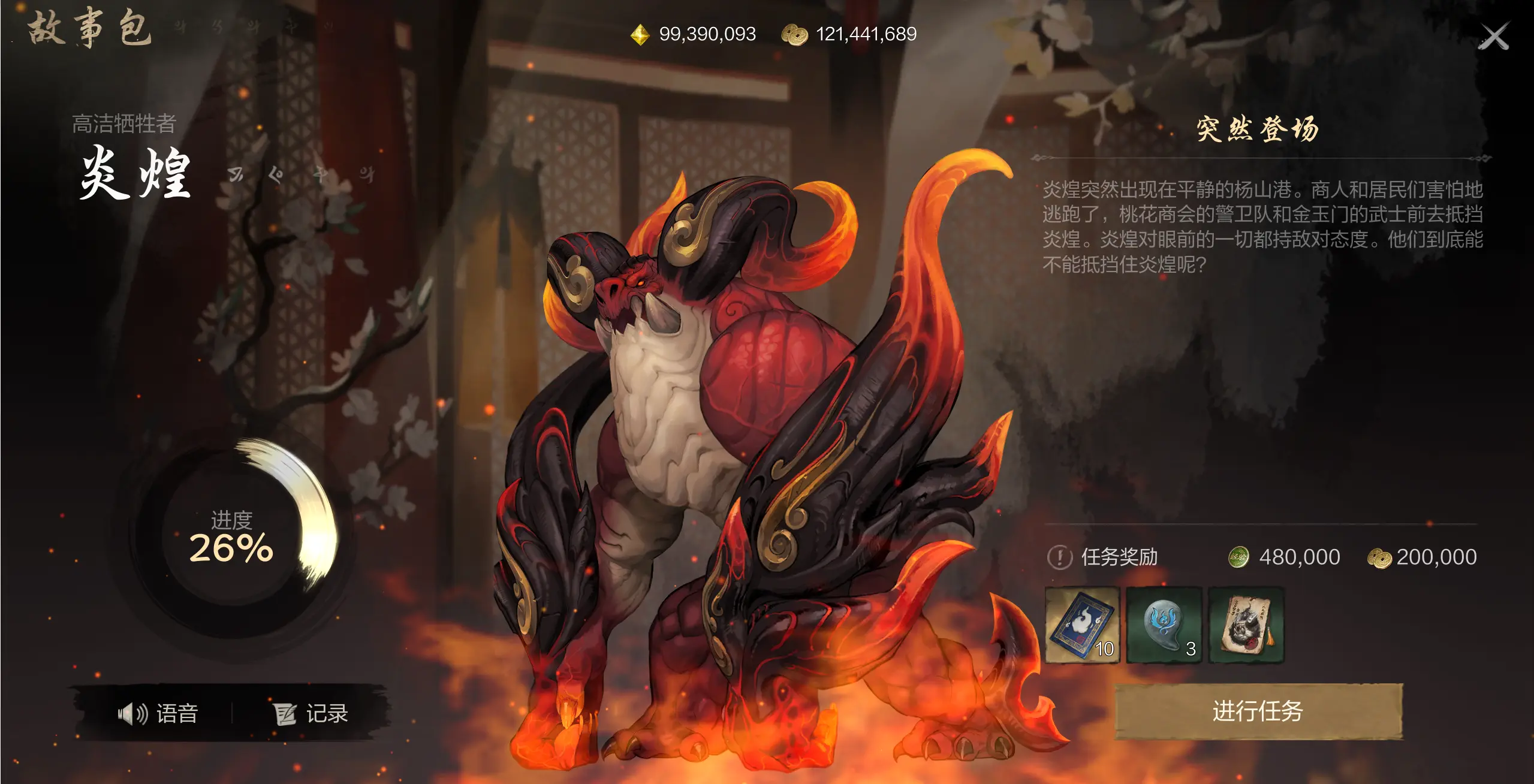The height and width of the screenshot is (784, 1534).
Task: Open the 记录 record log
Action: click(x=311, y=713)
